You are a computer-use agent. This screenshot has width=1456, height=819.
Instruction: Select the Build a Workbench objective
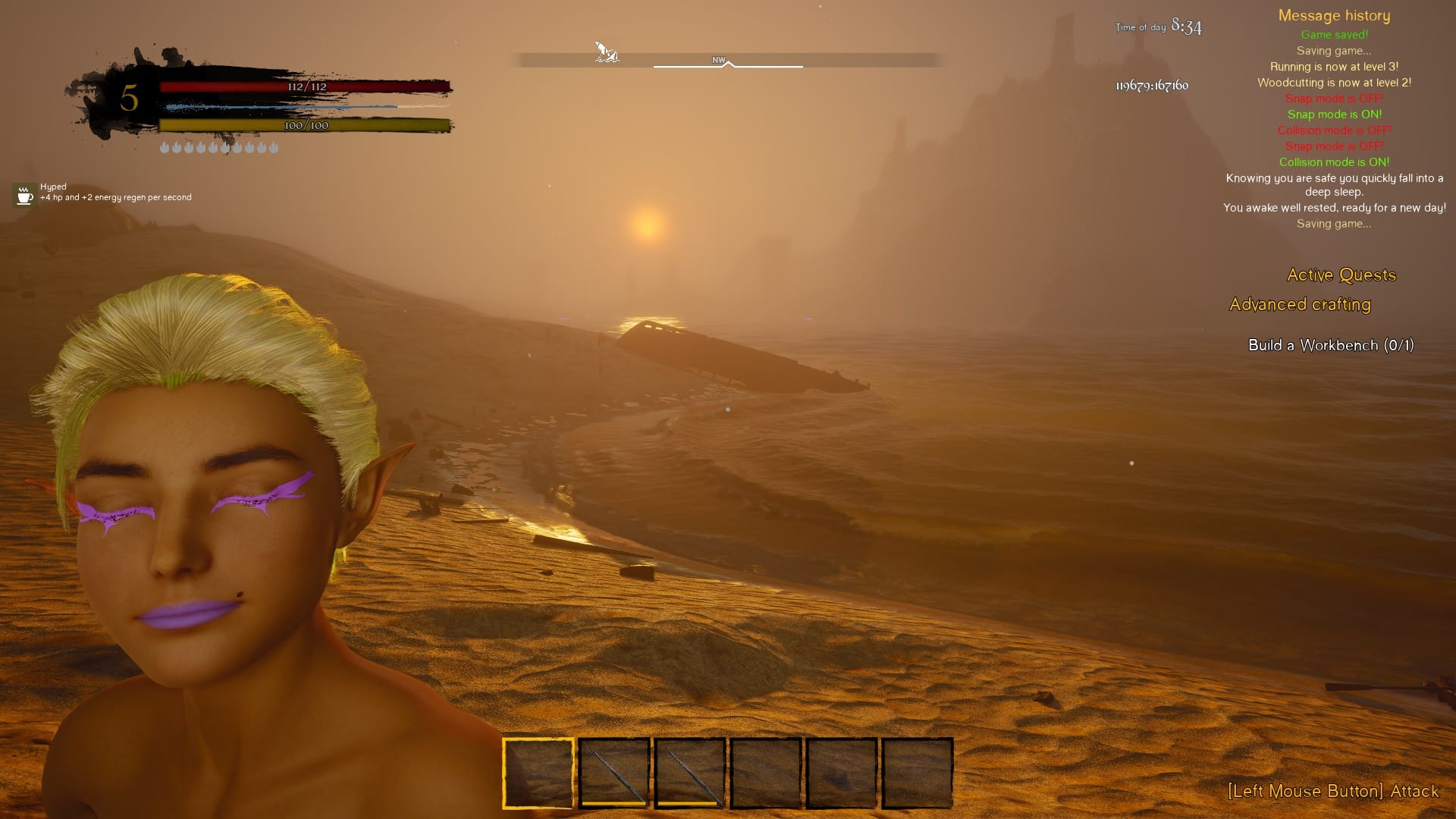click(1330, 345)
